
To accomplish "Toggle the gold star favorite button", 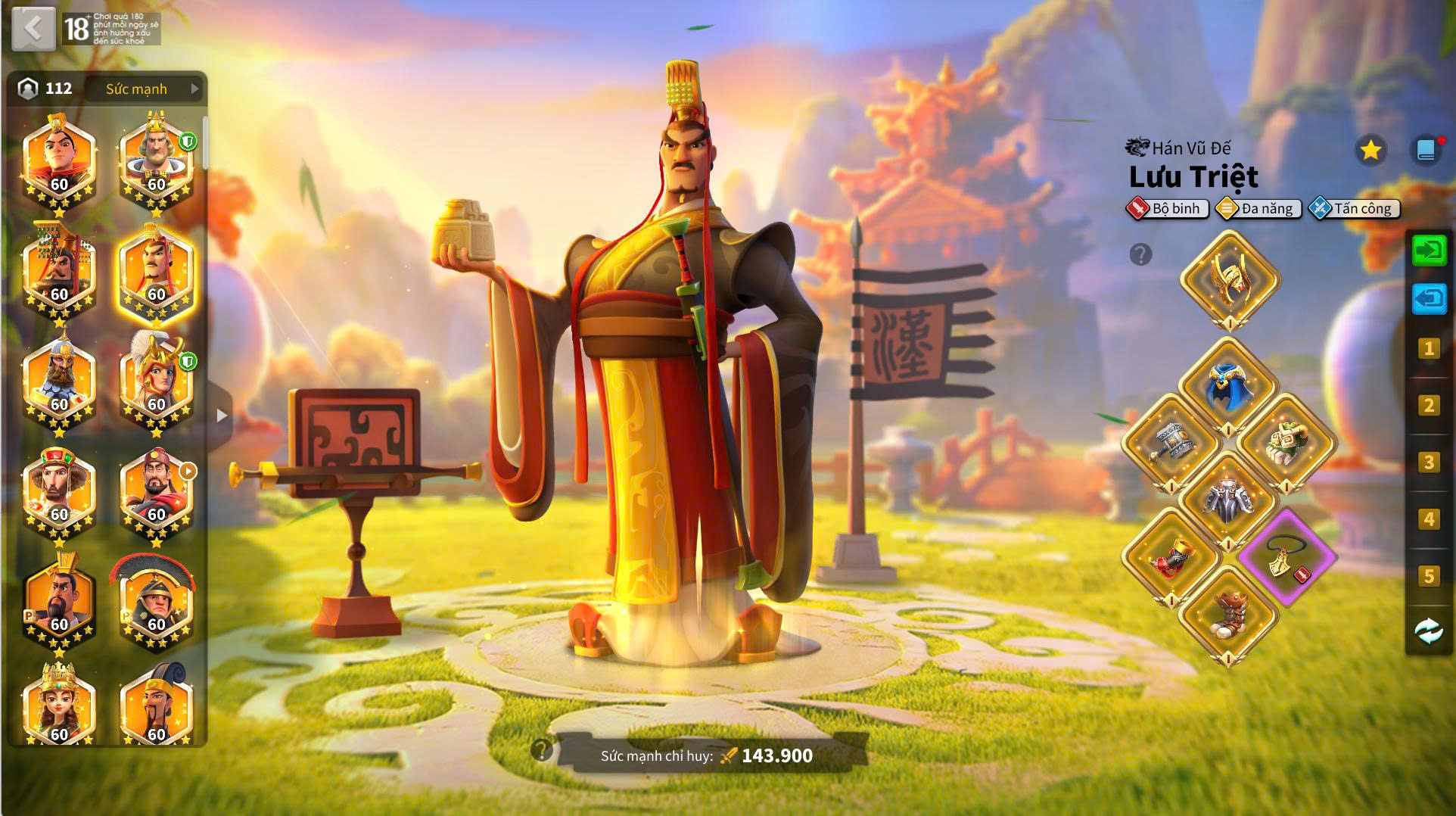I will click(1370, 150).
